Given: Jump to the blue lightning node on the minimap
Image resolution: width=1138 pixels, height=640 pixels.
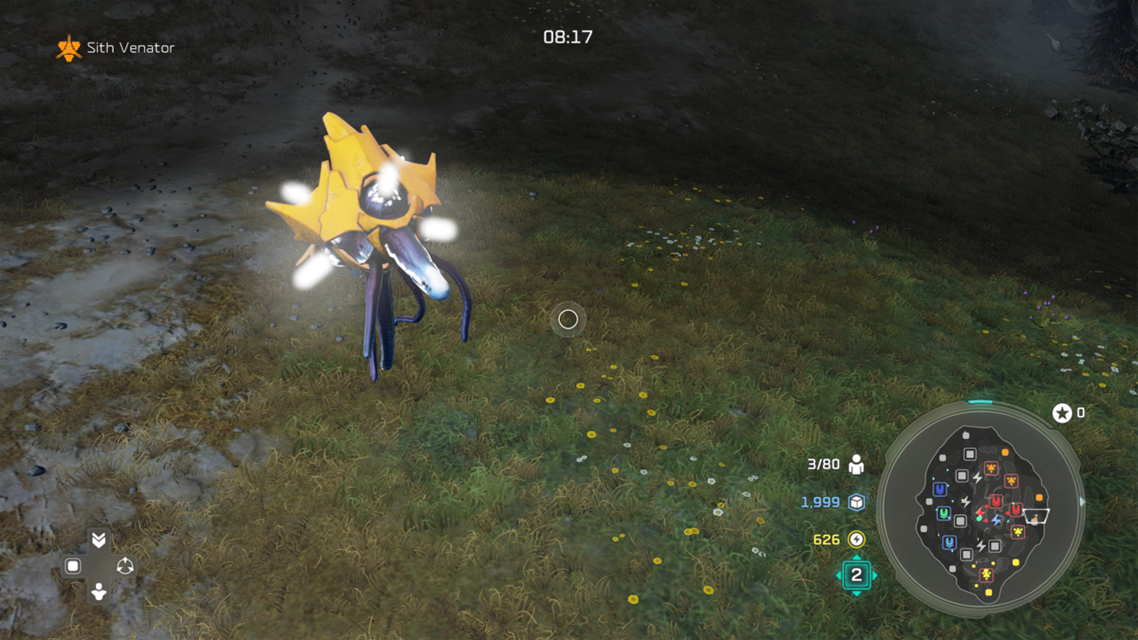Looking at the screenshot, I should (x=996, y=522).
